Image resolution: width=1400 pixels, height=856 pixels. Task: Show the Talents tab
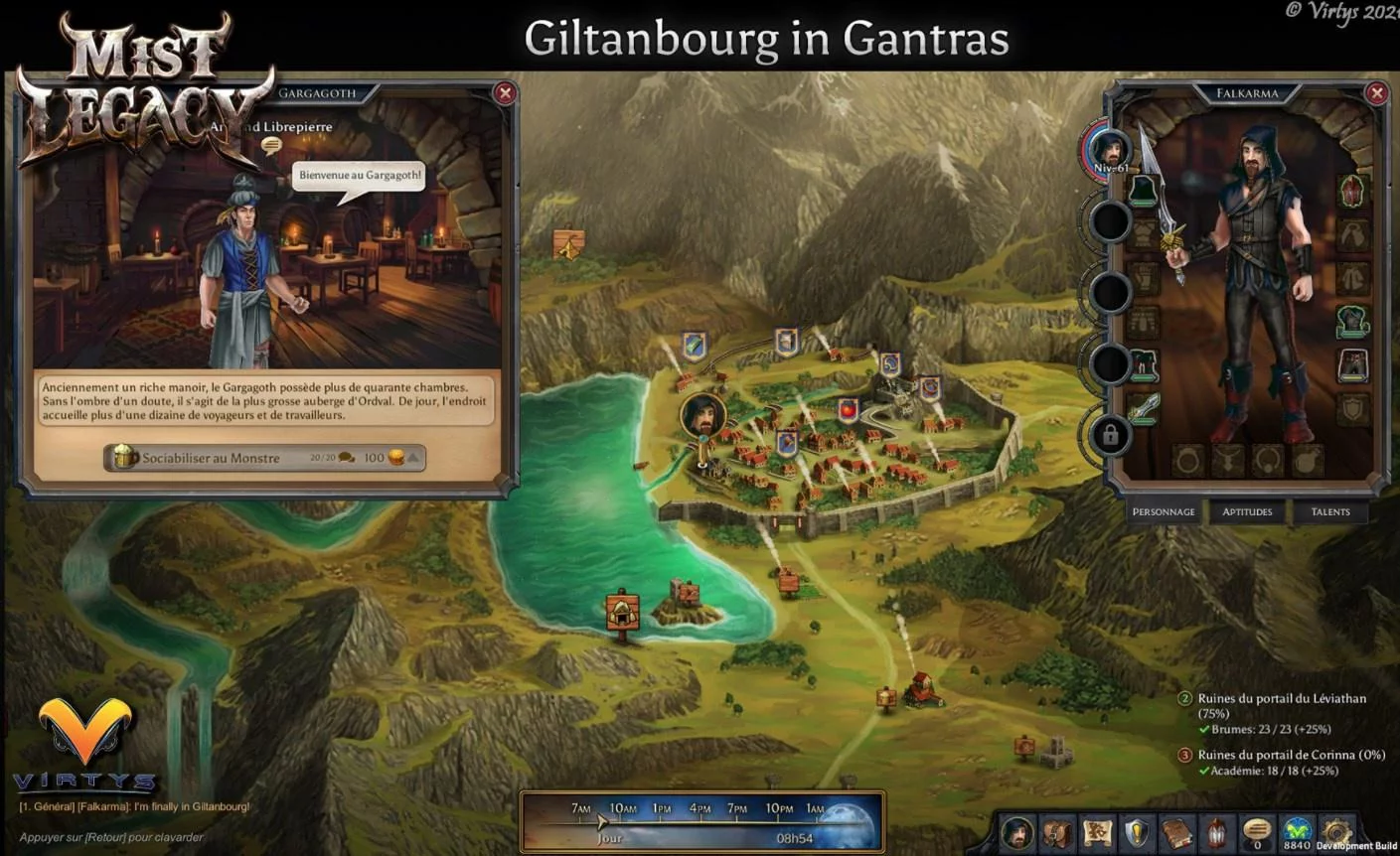pos(1329,511)
